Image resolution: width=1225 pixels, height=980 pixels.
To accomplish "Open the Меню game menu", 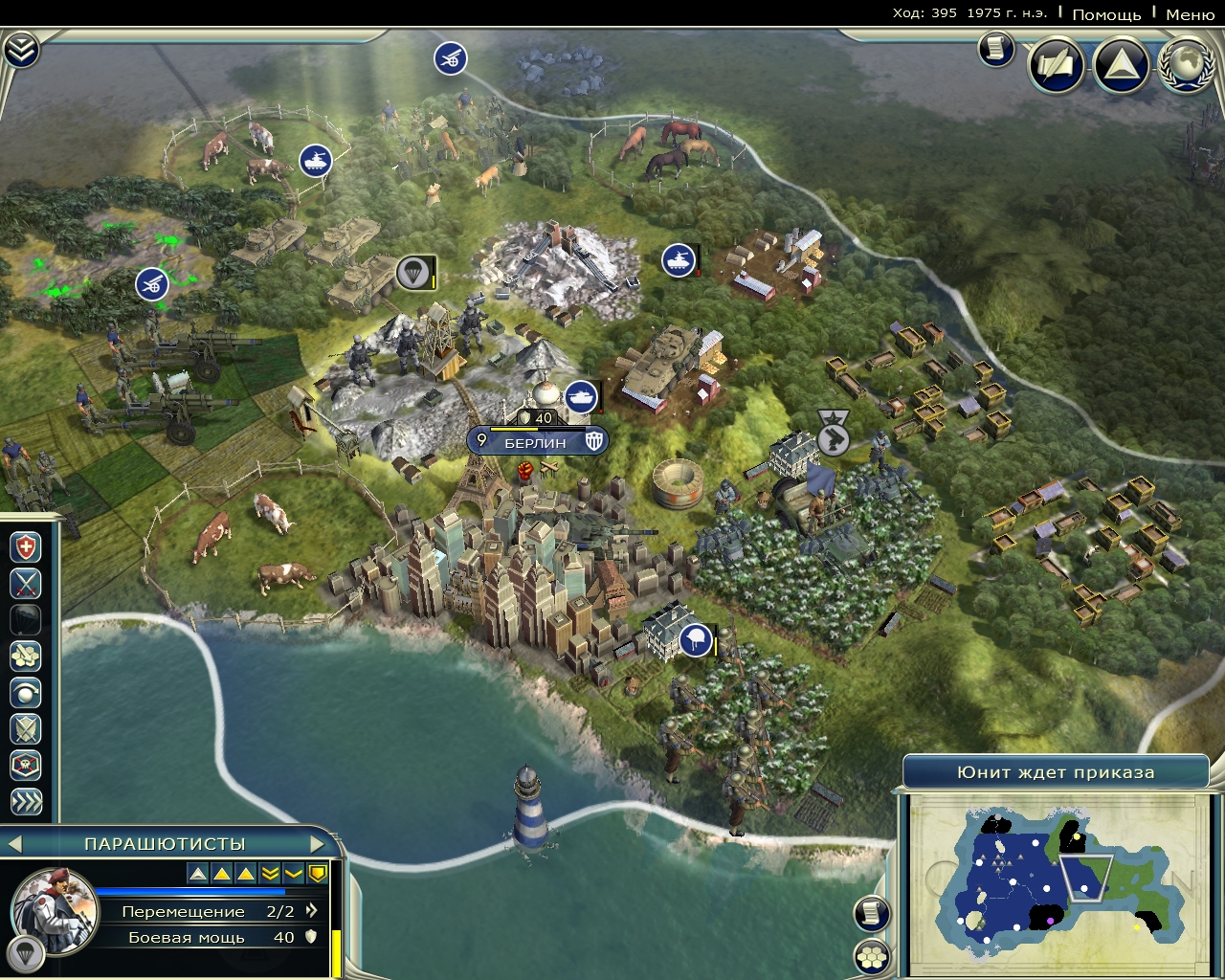I will tap(1190, 14).
